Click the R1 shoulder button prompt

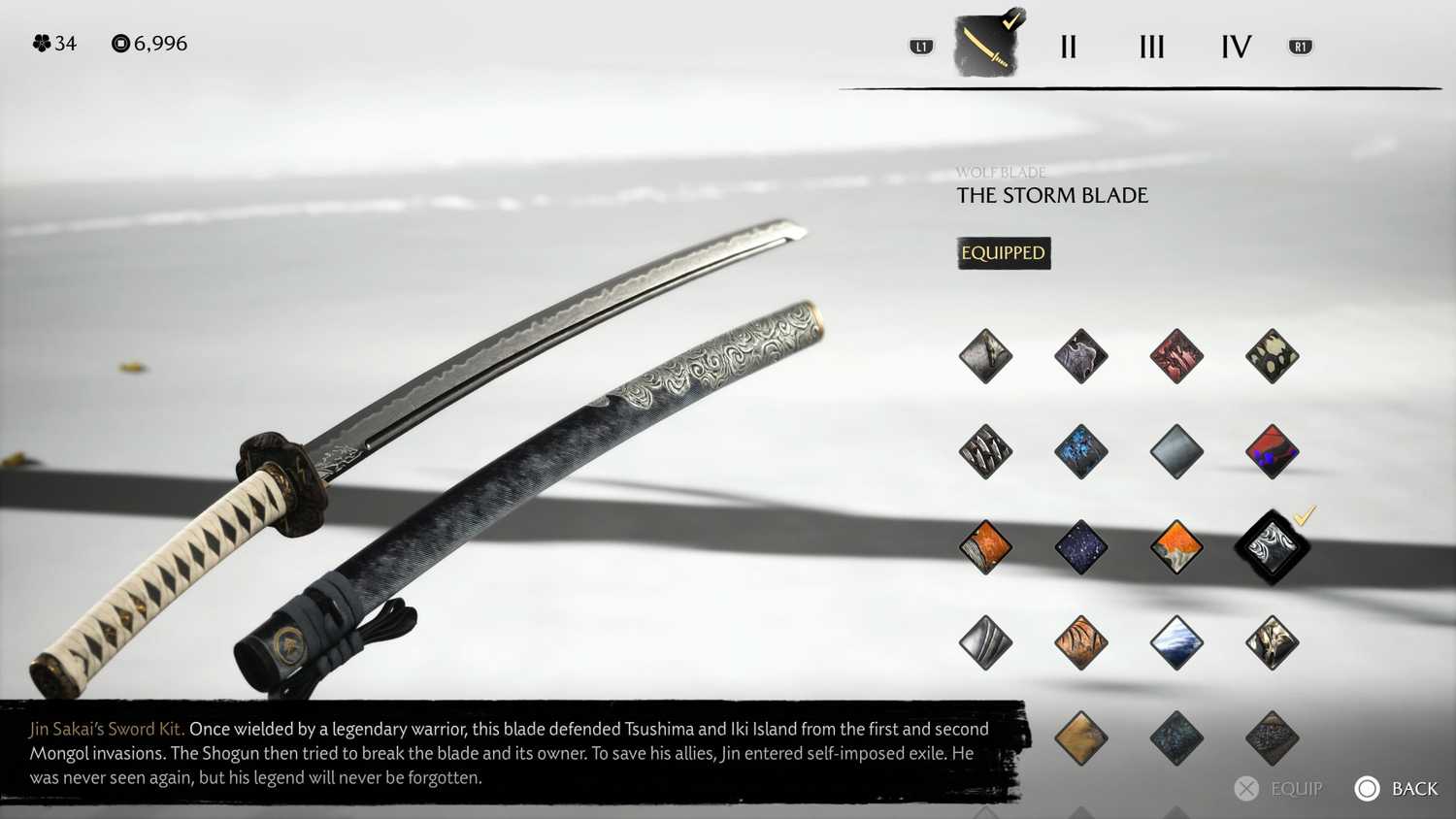pos(1300,45)
